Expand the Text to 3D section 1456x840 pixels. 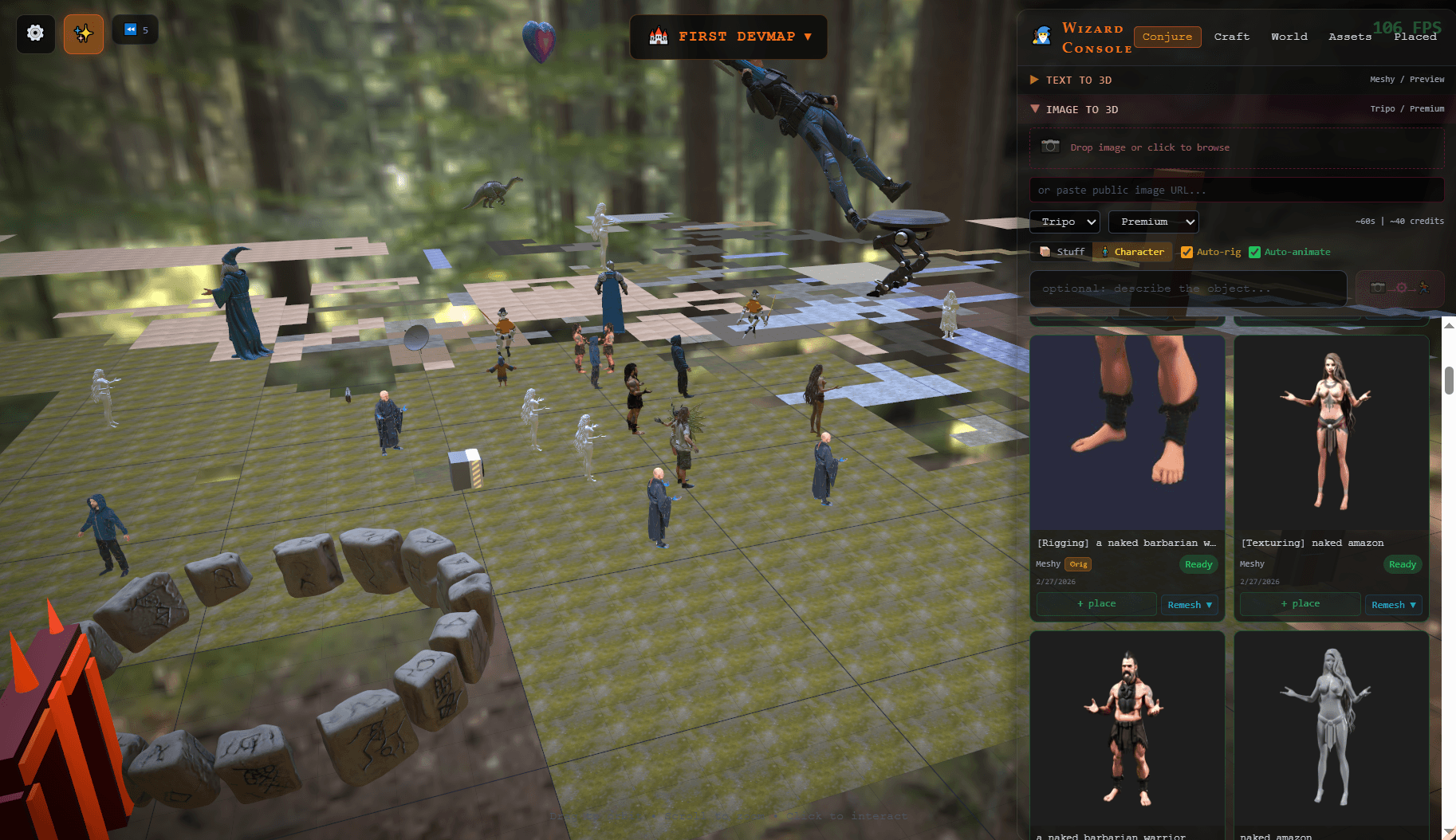coord(1078,80)
